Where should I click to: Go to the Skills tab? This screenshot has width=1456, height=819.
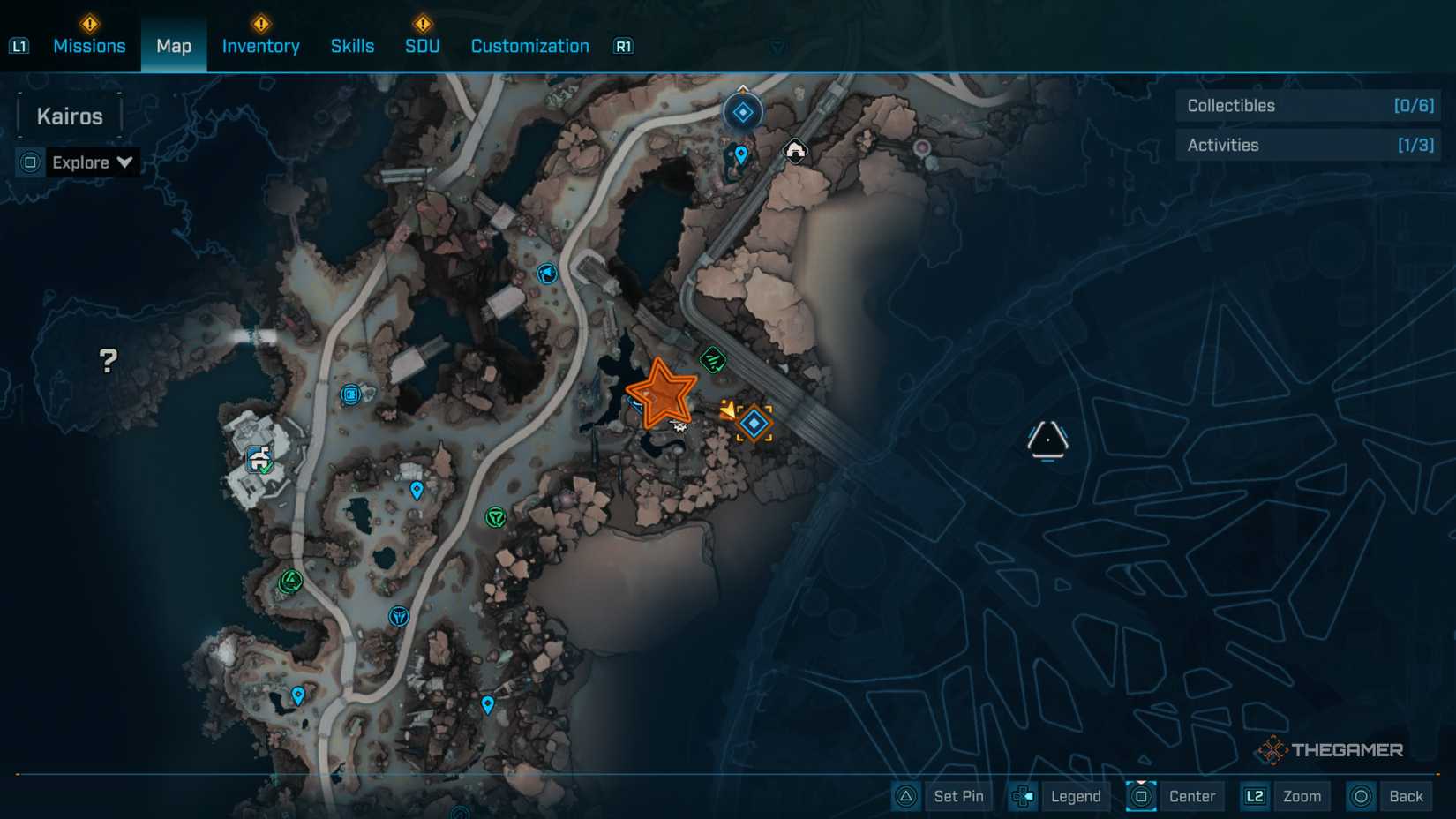pyautogui.click(x=352, y=46)
